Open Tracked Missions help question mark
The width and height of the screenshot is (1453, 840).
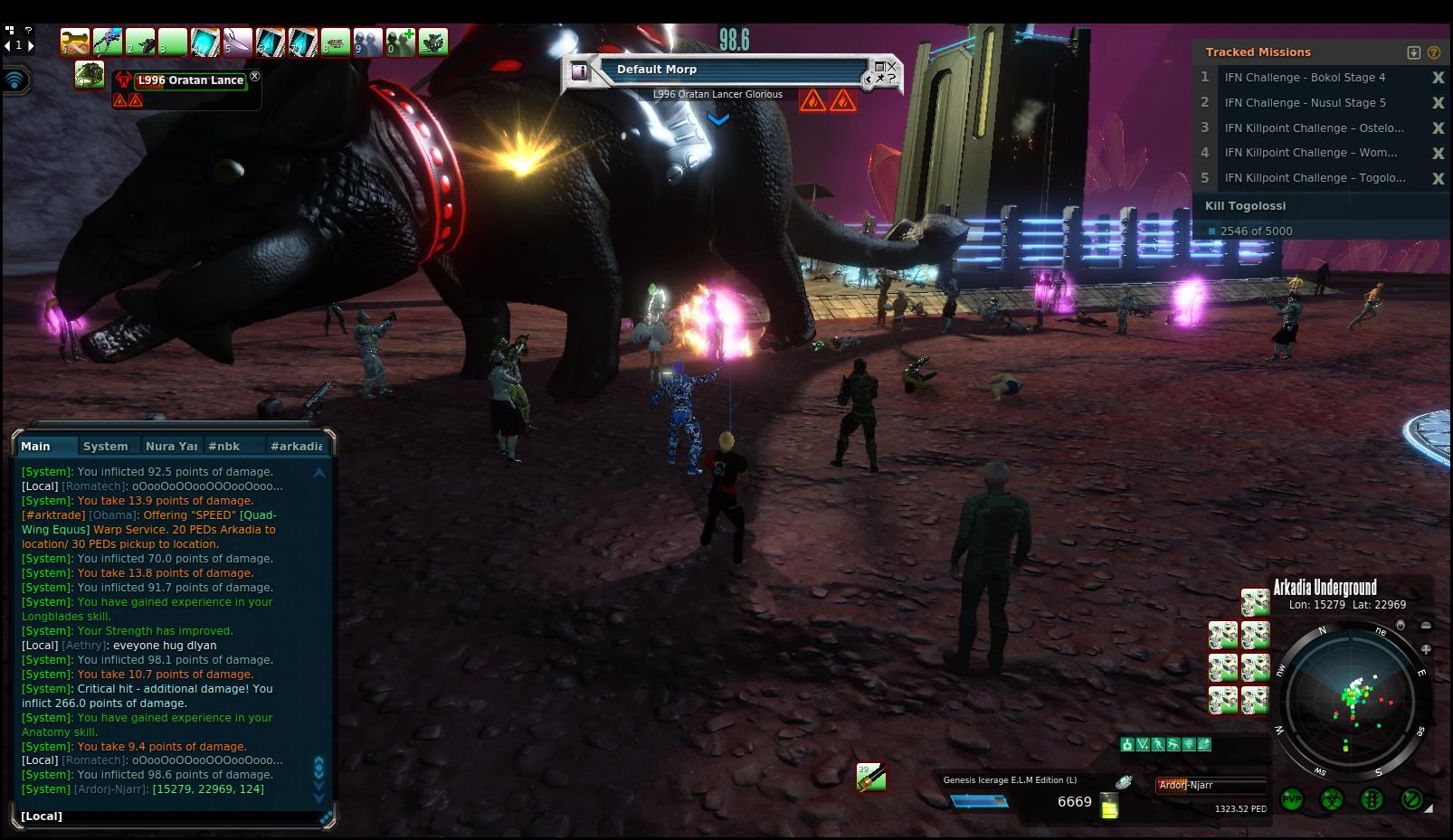(1434, 52)
